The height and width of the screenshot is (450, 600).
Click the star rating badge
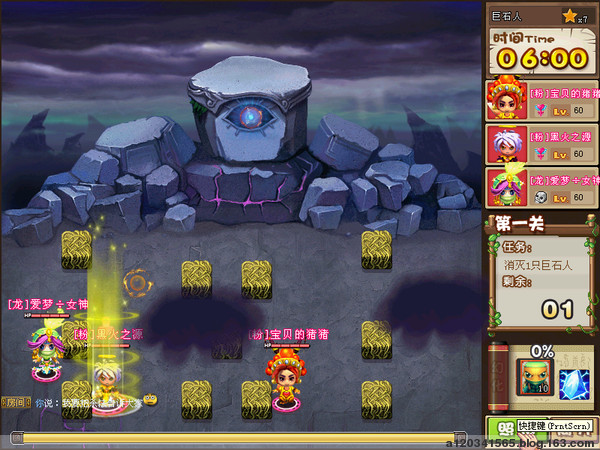point(575,15)
